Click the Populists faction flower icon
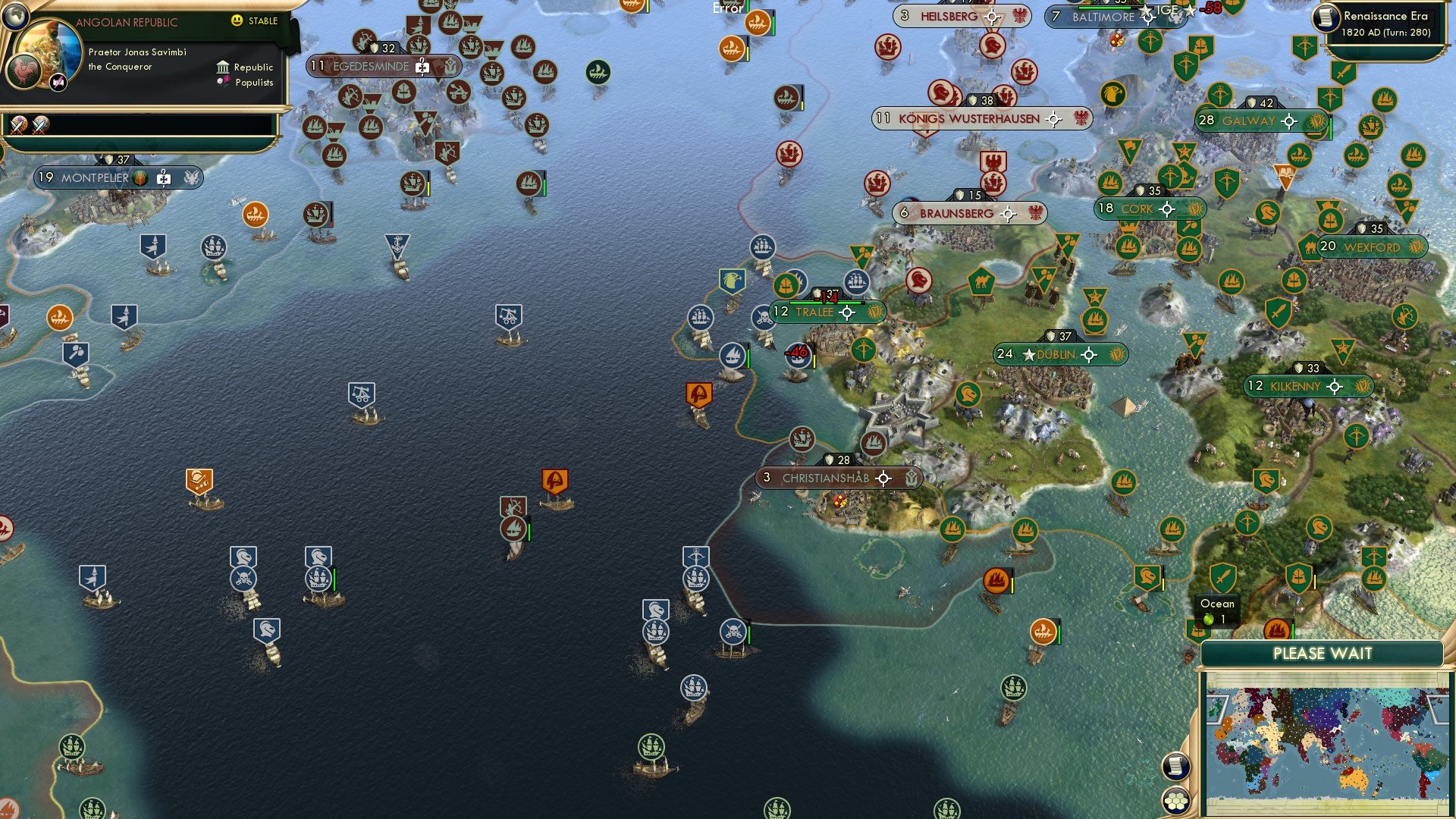The width and height of the screenshot is (1456, 819). click(225, 81)
